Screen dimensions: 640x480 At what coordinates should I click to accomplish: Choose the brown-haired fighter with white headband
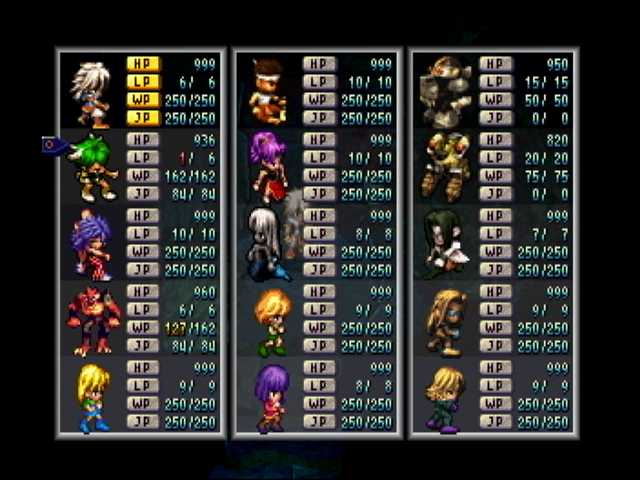[268, 88]
